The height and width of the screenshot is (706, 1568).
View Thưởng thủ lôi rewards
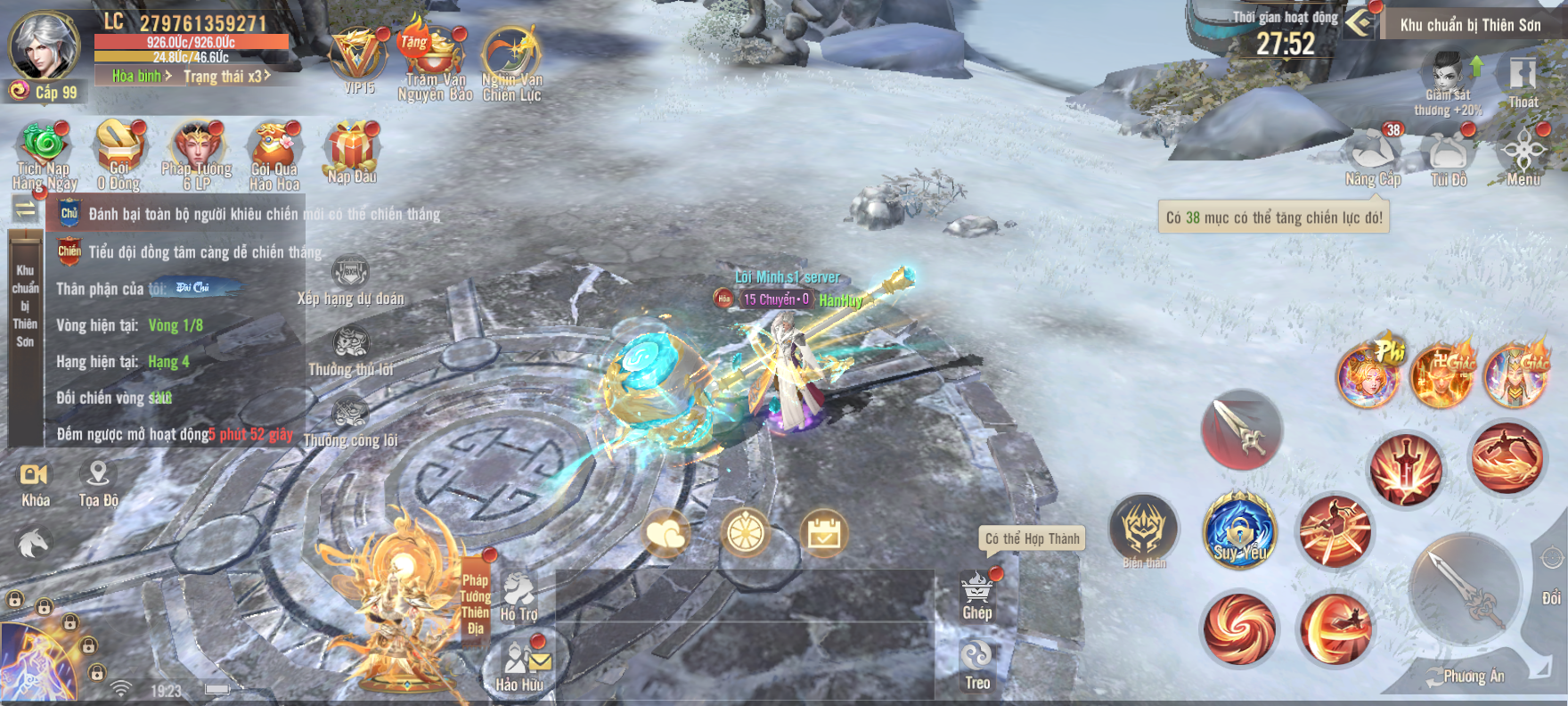(x=351, y=350)
